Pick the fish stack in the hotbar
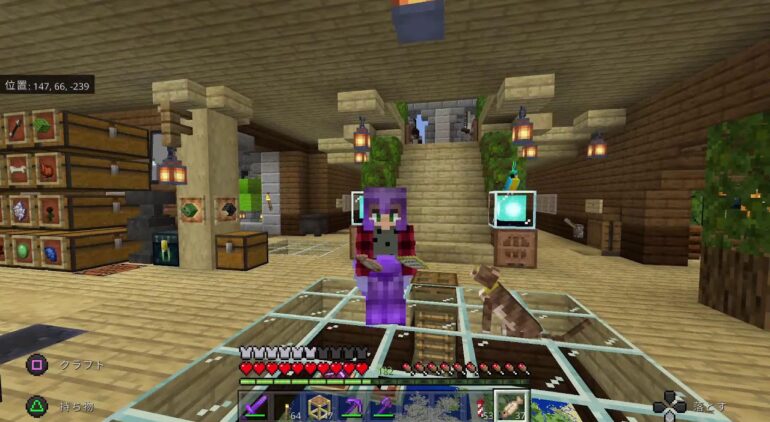Screen dimensions: 770x422 click(513, 407)
